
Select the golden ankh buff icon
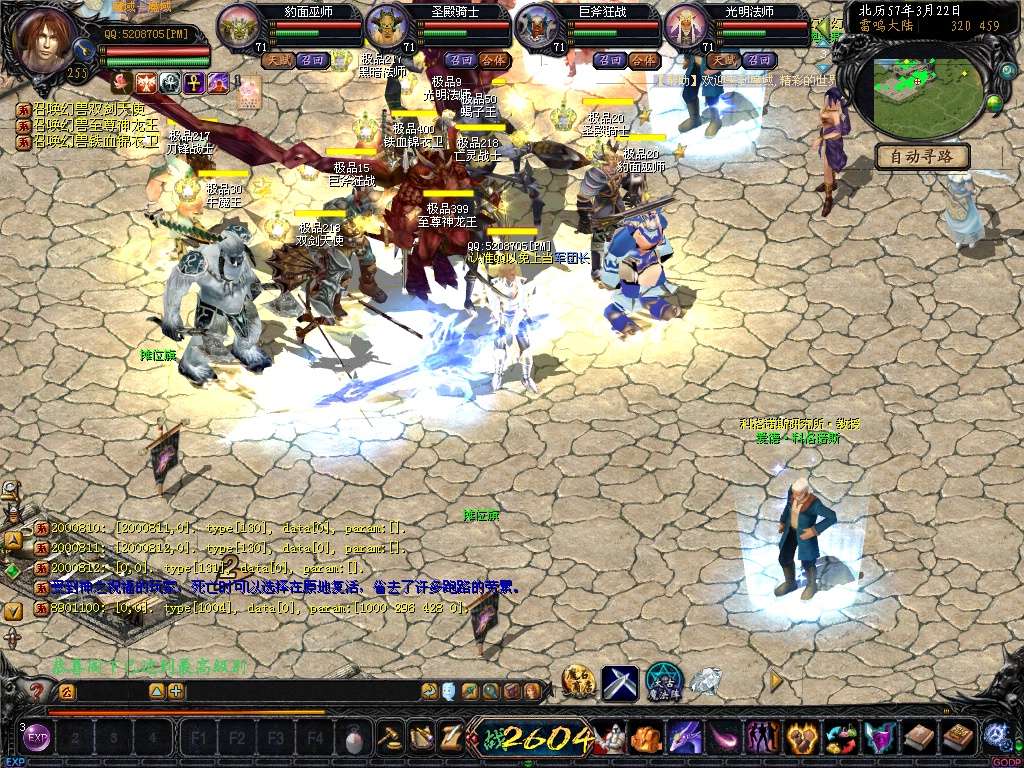click(195, 82)
